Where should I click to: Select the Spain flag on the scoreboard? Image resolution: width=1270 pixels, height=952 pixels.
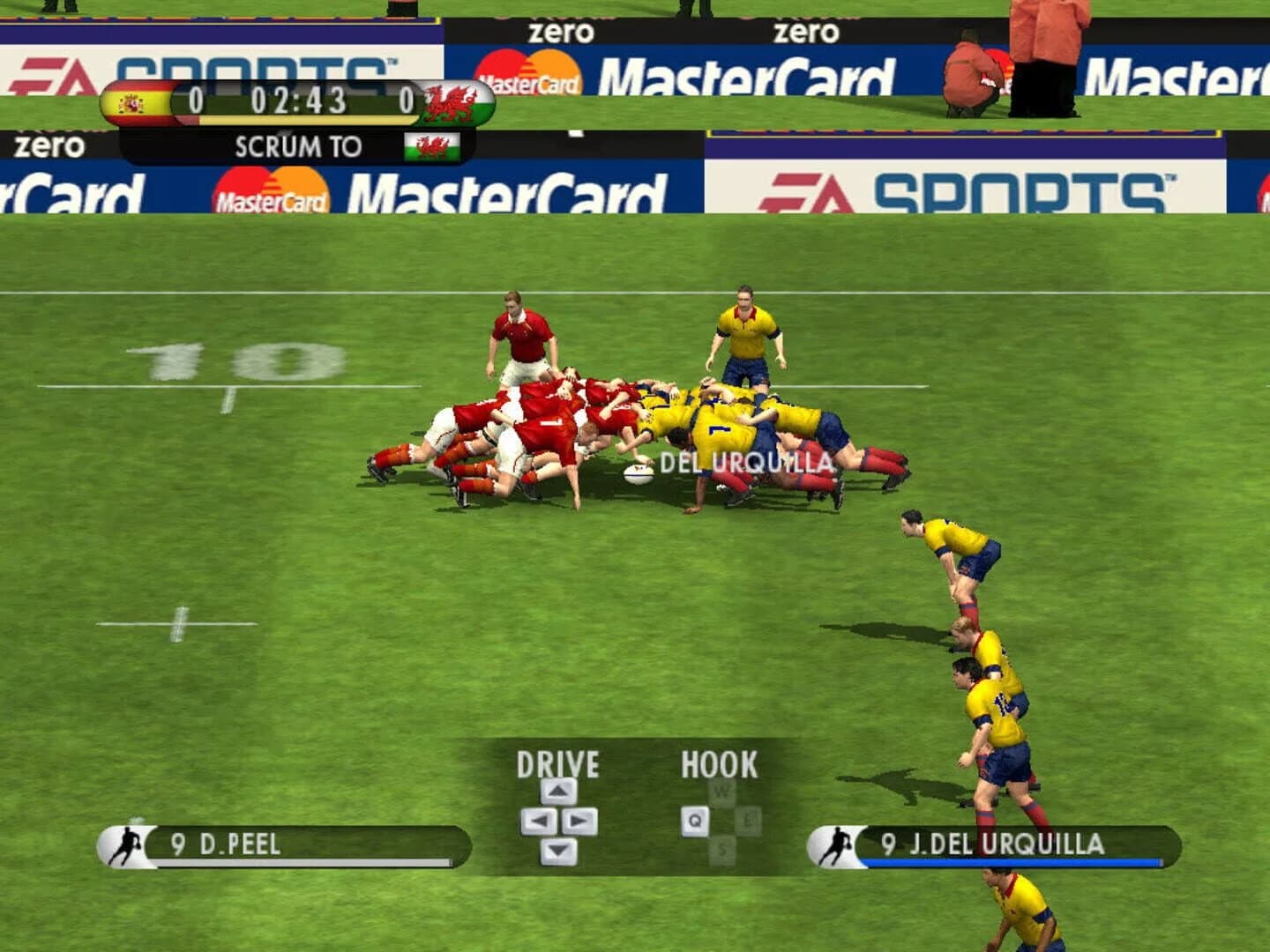tap(137, 101)
